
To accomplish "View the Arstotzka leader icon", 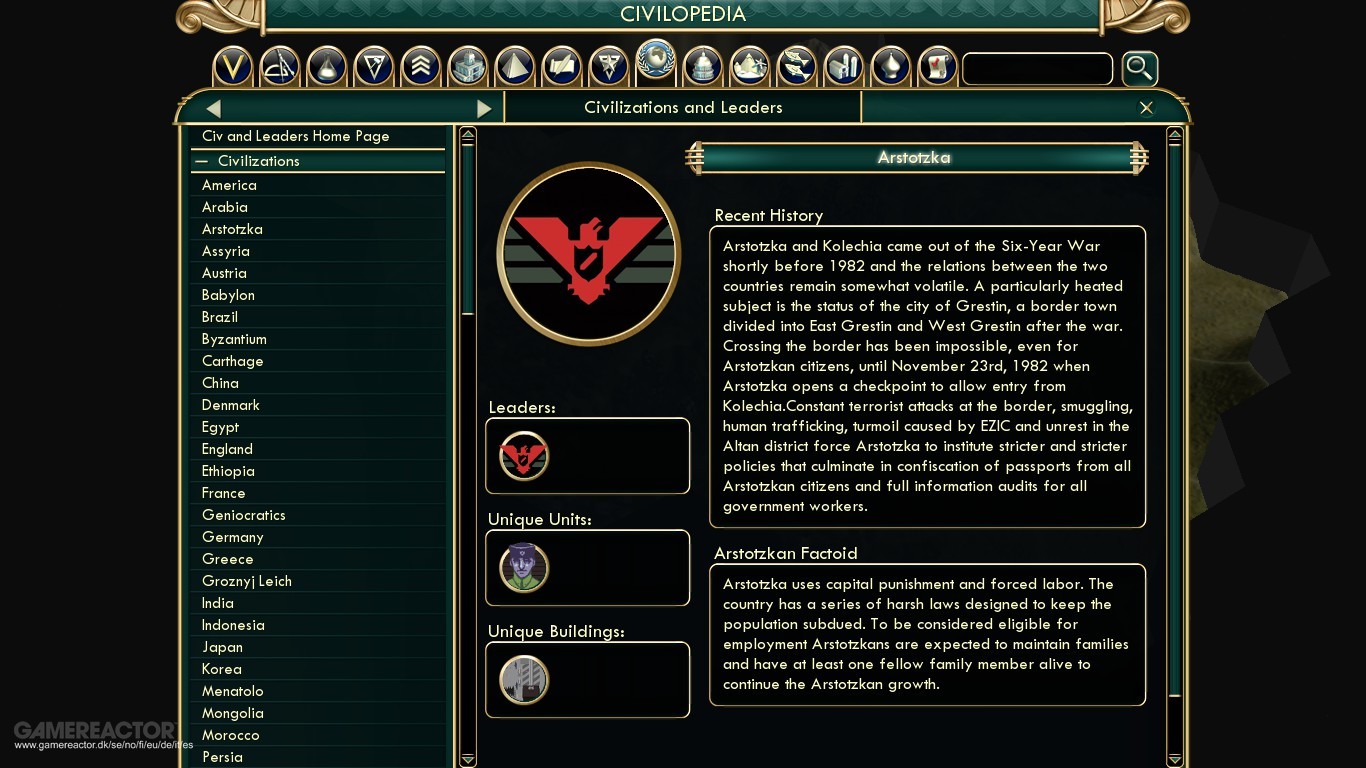I will pos(524,456).
